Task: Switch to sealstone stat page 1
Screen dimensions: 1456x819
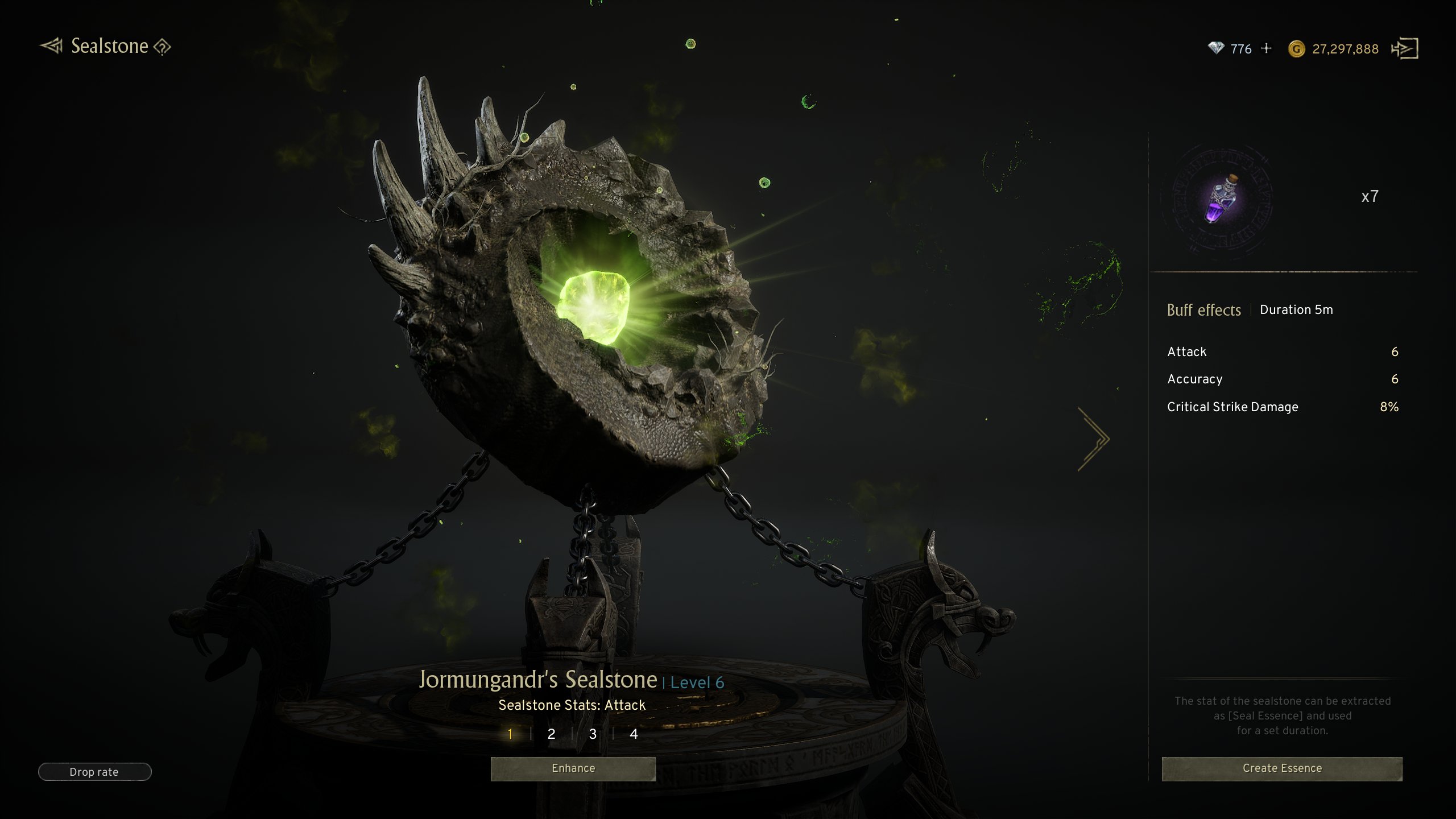Action: pyautogui.click(x=510, y=734)
